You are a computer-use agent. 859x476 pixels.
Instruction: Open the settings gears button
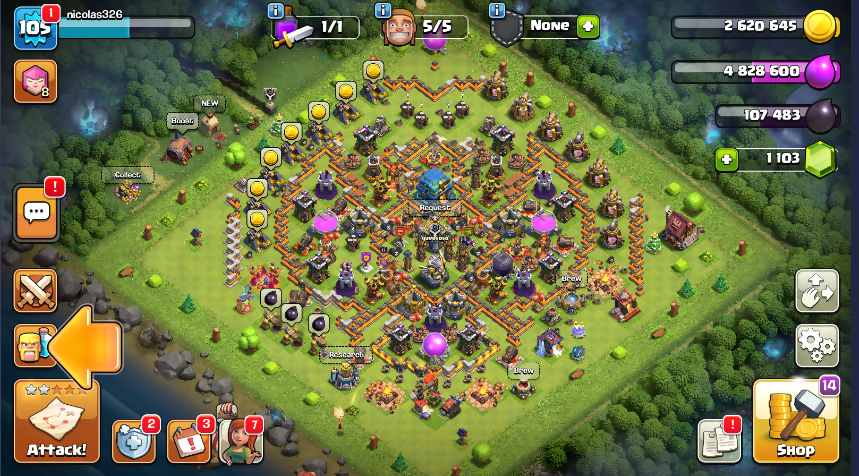(816, 346)
